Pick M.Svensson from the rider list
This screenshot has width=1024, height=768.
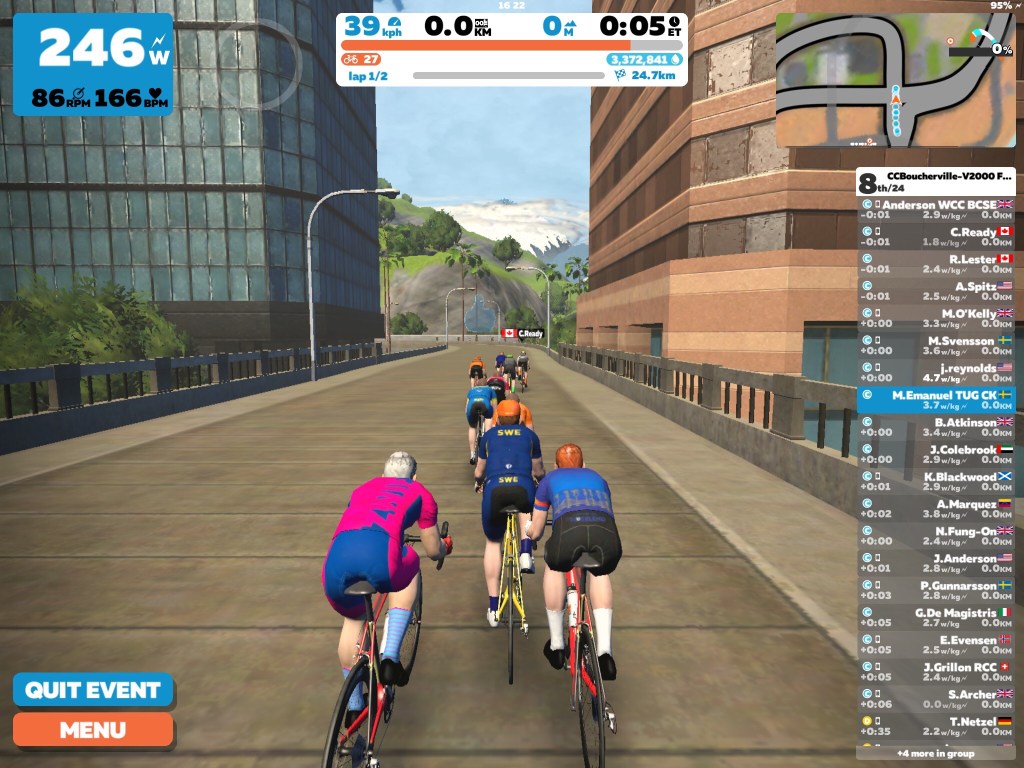point(936,345)
